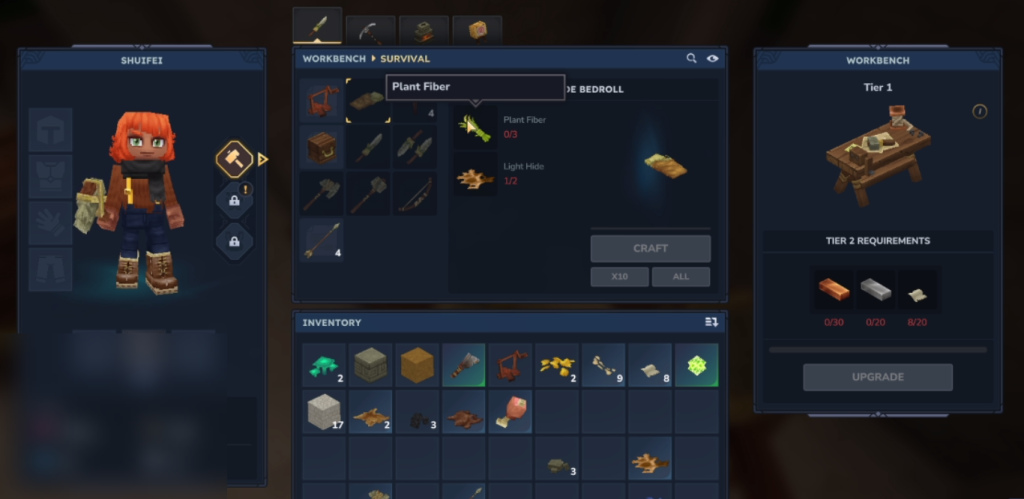
Task: Select the sword crafting category tab
Action: click(x=317, y=27)
